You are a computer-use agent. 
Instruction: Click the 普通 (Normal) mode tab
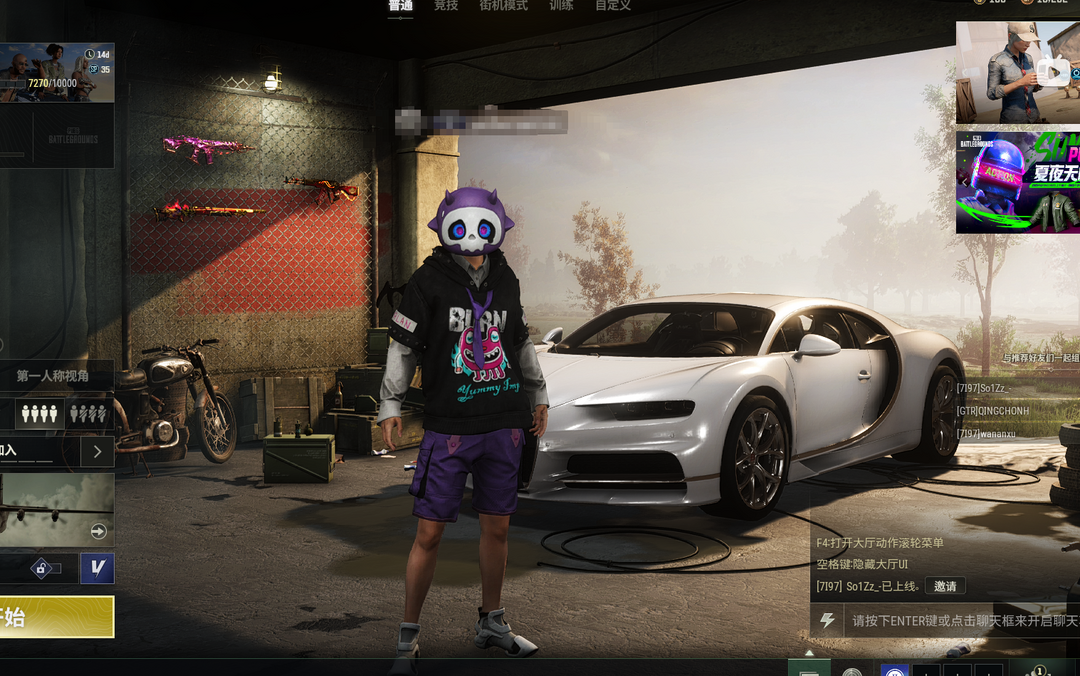[x=400, y=6]
